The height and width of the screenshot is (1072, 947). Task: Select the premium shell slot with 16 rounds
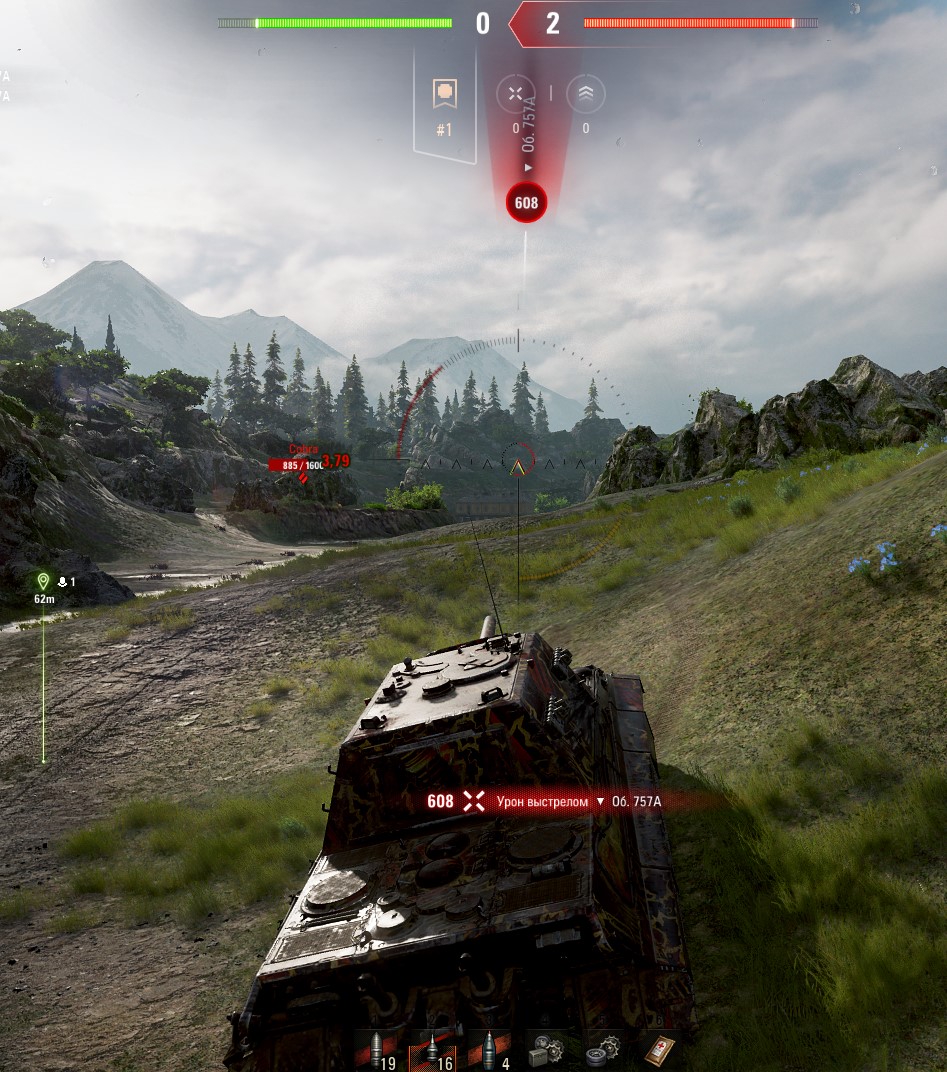432,1049
